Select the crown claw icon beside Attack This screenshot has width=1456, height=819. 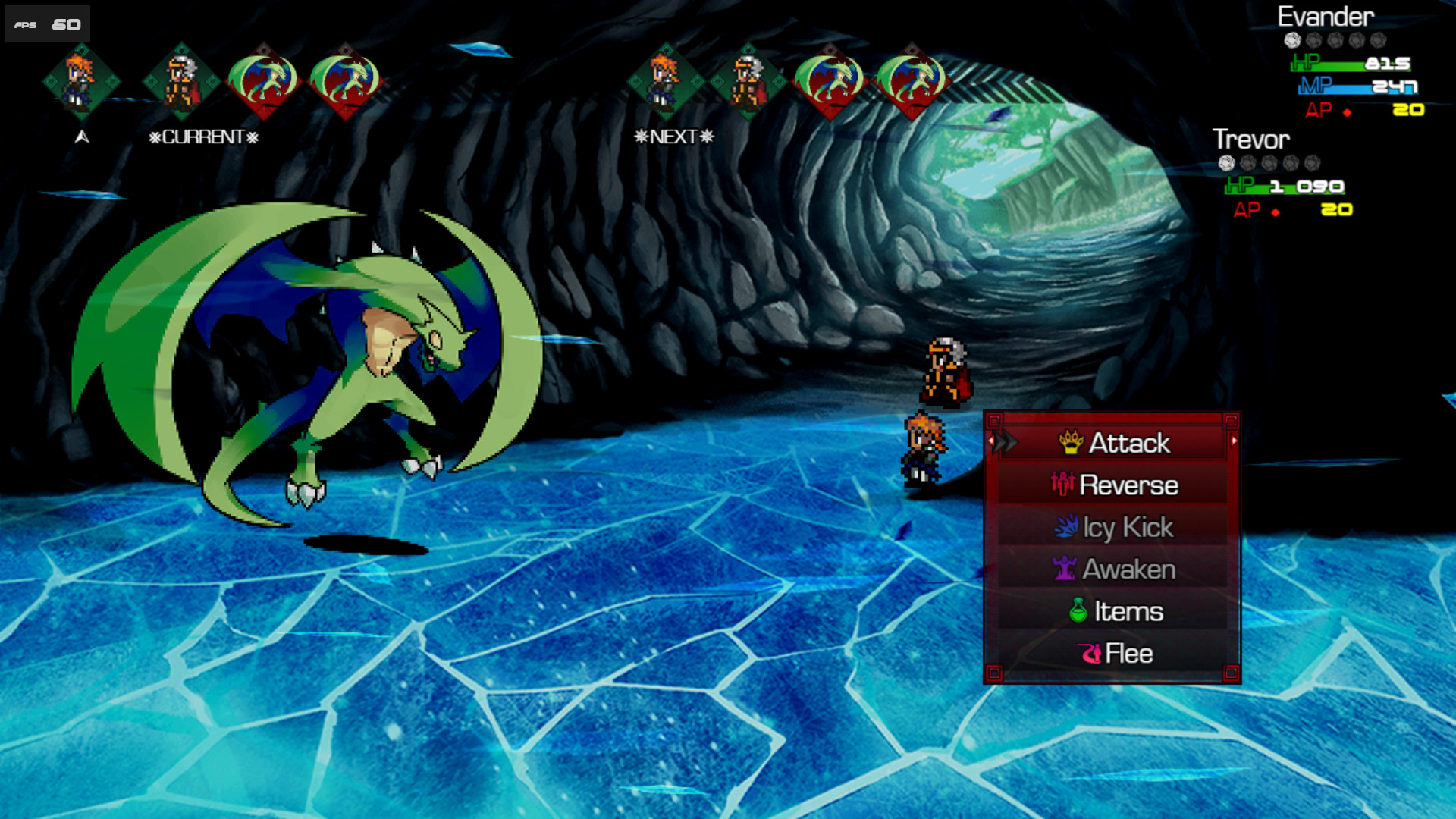(x=1072, y=442)
